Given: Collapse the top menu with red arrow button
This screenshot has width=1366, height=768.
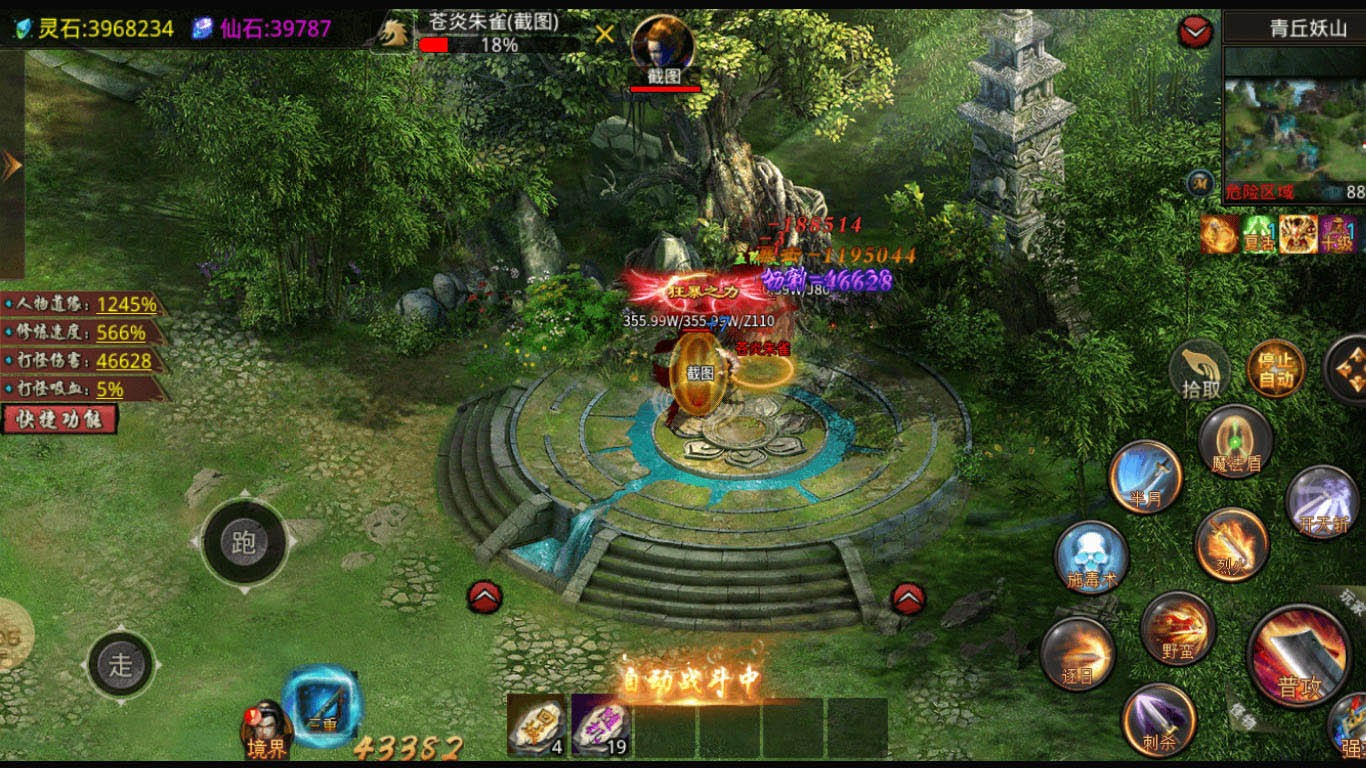Looking at the screenshot, I should coord(1196,33).
